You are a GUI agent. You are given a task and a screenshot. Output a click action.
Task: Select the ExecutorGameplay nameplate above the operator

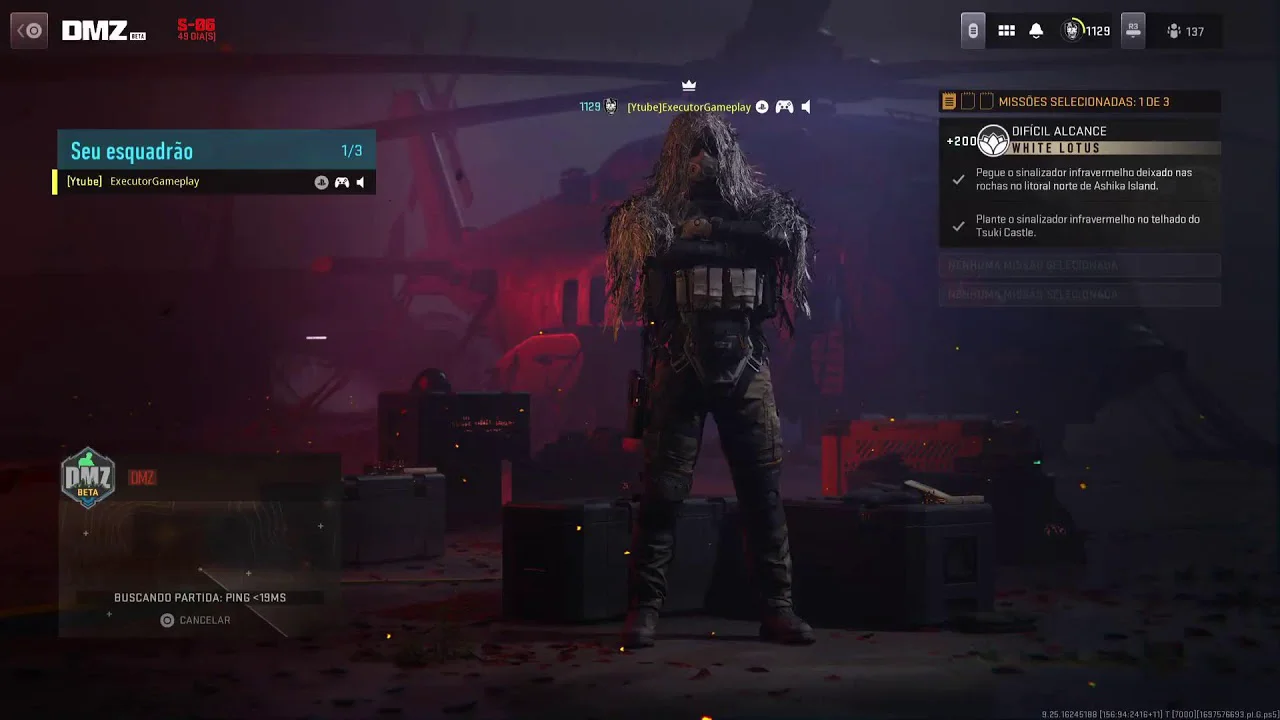[688, 107]
